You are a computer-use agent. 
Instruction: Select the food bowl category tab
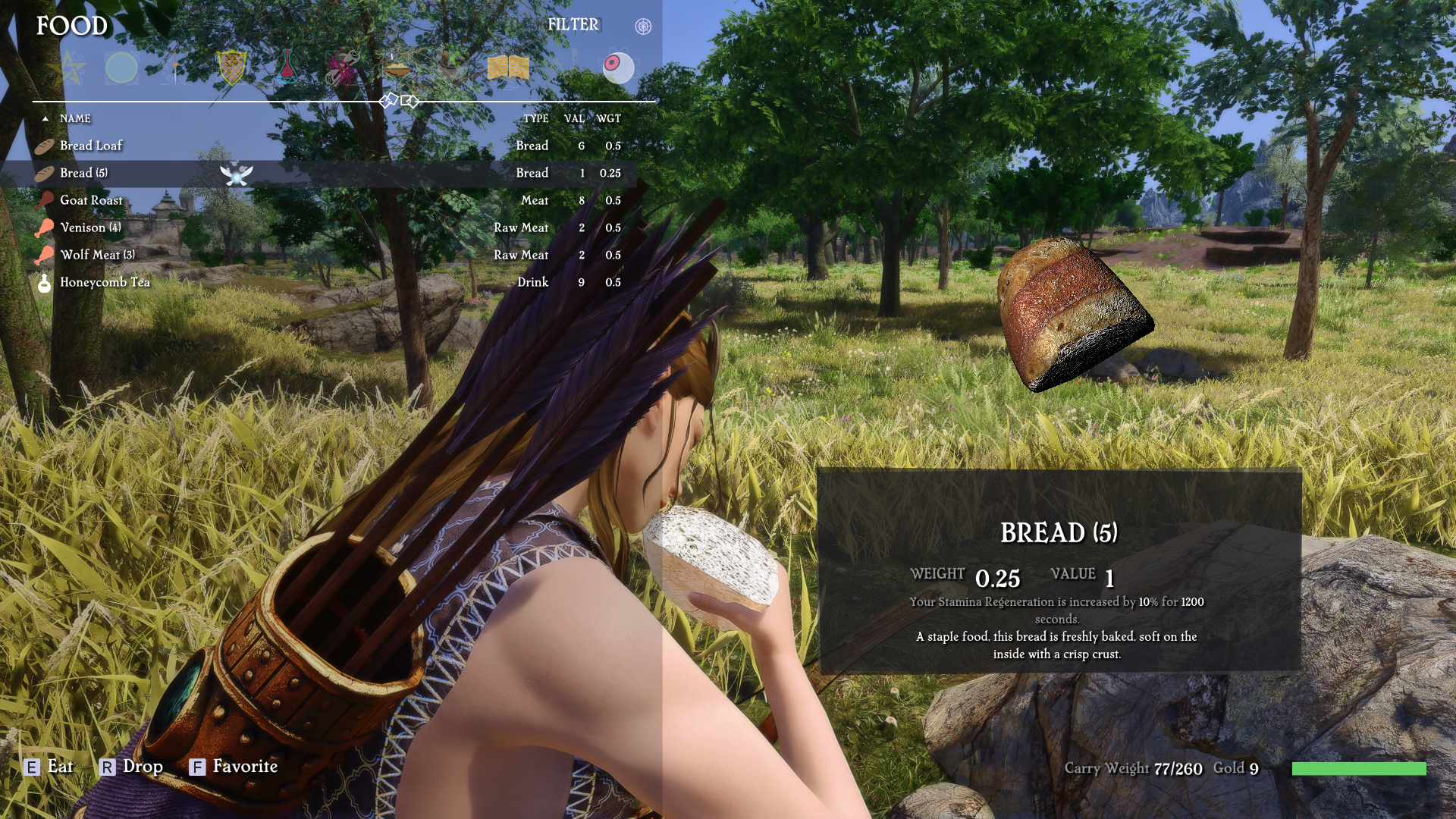[397, 68]
